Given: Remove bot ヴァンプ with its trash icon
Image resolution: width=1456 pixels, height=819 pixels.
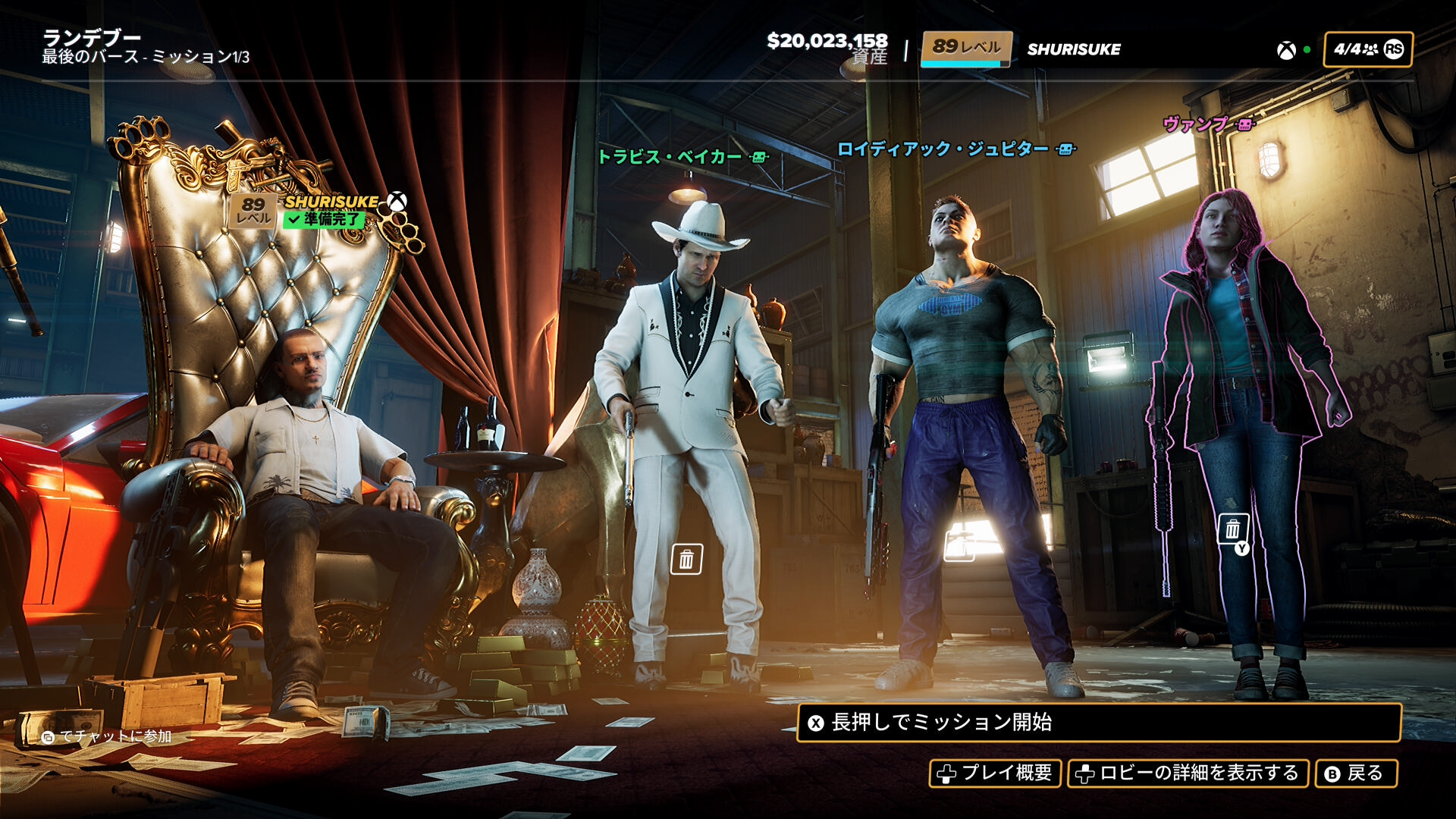Looking at the screenshot, I should 1233,529.
